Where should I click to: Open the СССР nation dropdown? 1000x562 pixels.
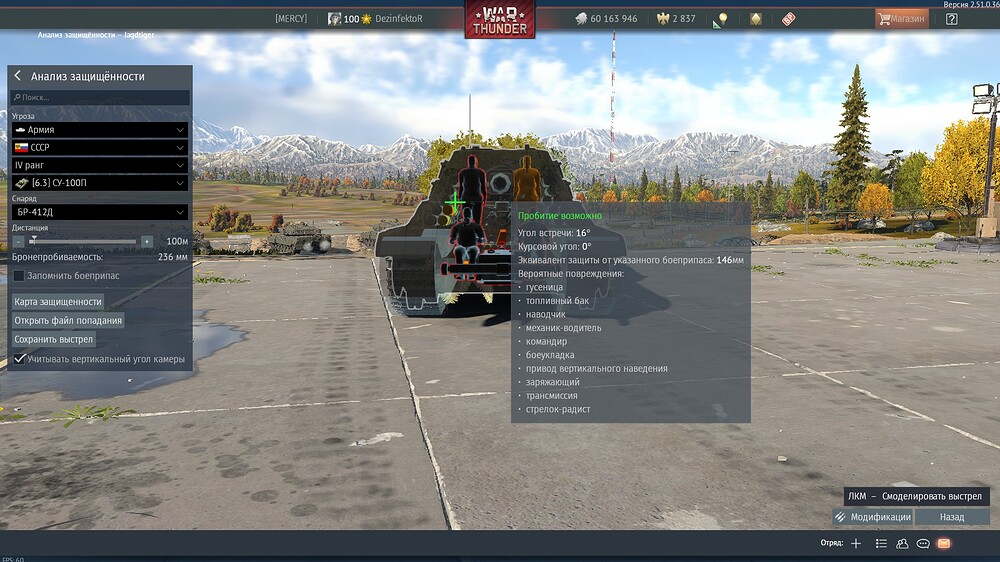tap(100, 147)
